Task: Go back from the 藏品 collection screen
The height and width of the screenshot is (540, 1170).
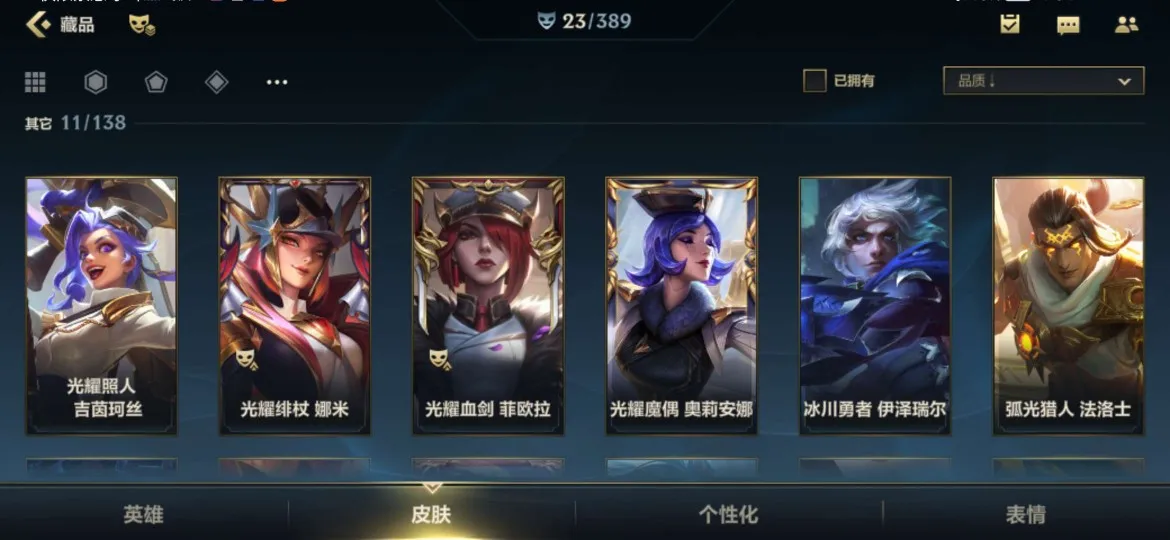Action: coord(38,24)
